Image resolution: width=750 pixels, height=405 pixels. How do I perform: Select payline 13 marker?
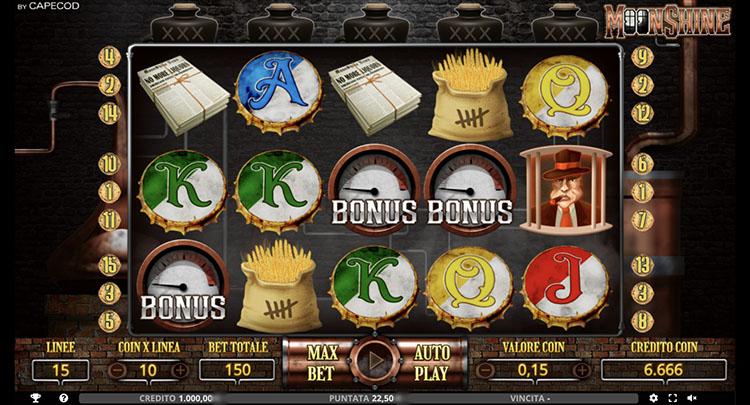(643, 265)
